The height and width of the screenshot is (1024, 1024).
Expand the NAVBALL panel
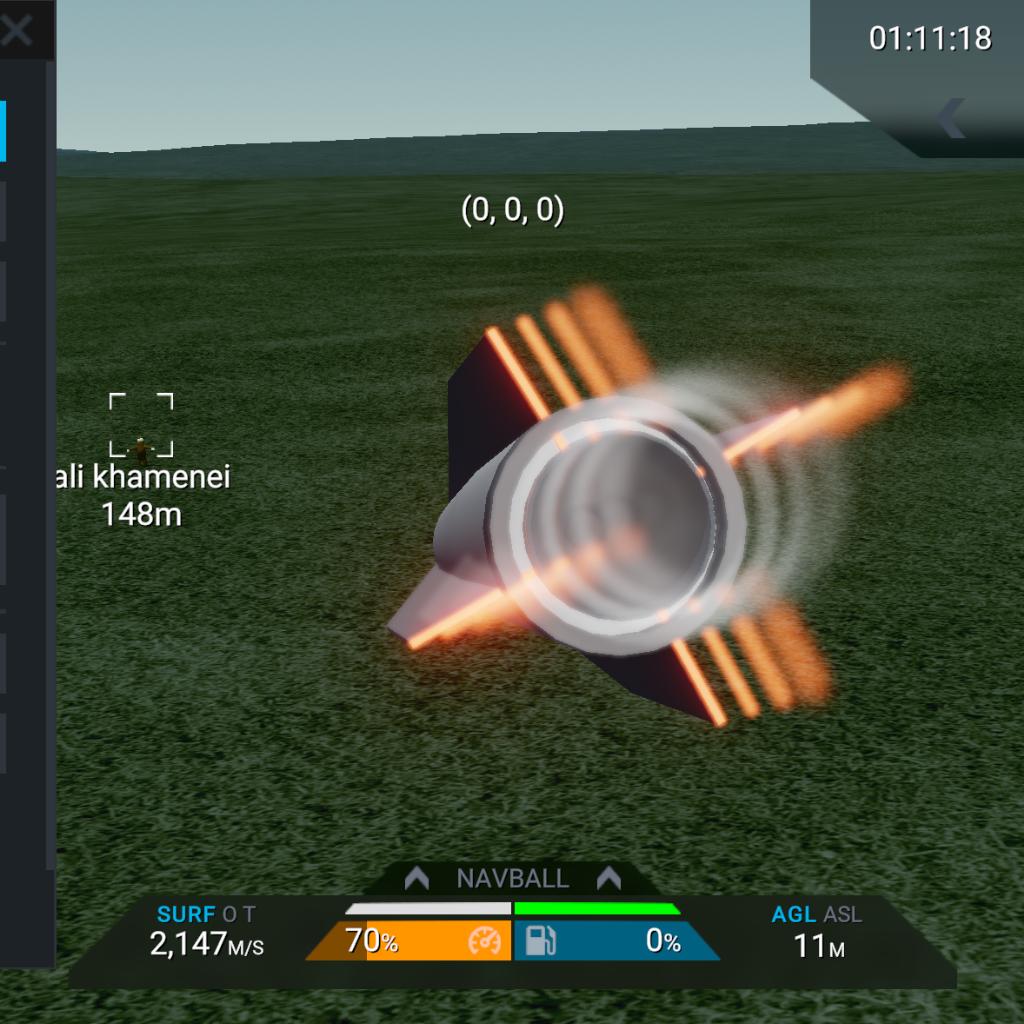click(x=512, y=879)
